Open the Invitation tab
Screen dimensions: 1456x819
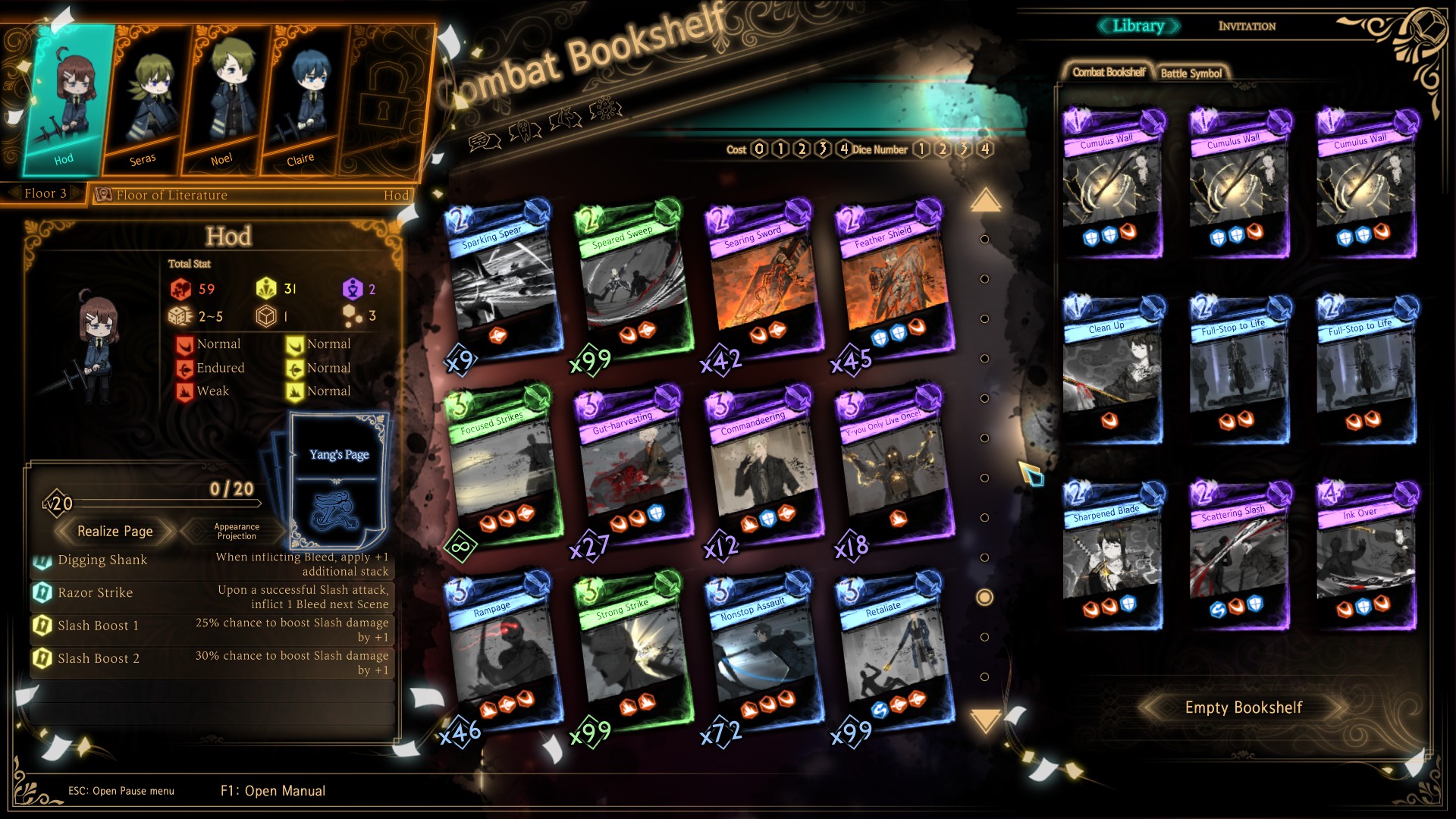click(1247, 27)
